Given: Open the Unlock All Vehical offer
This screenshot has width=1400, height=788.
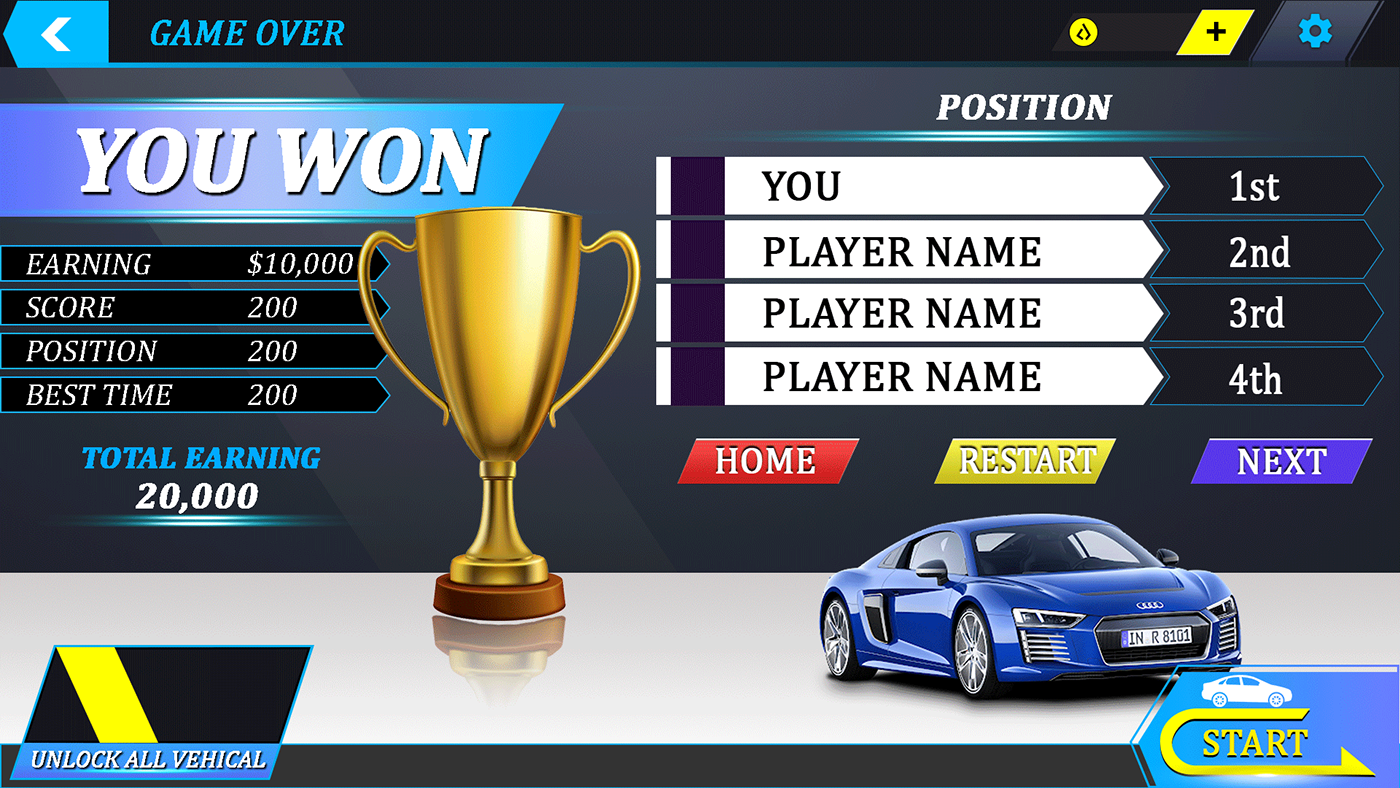Looking at the screenshot, I should point(160,712).
